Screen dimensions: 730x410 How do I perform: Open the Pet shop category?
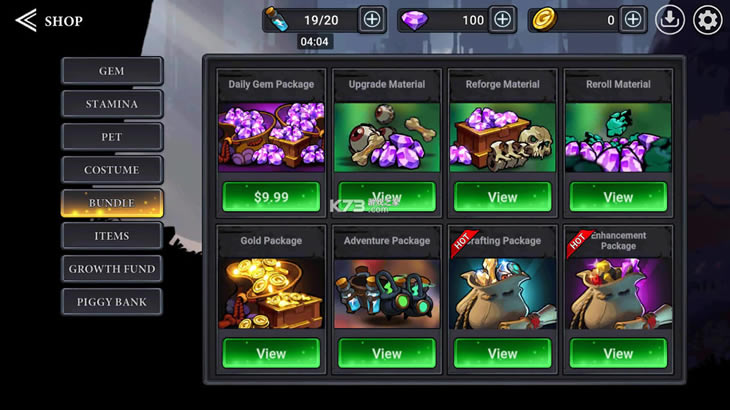pyautogui.click(x=112, y=137)
